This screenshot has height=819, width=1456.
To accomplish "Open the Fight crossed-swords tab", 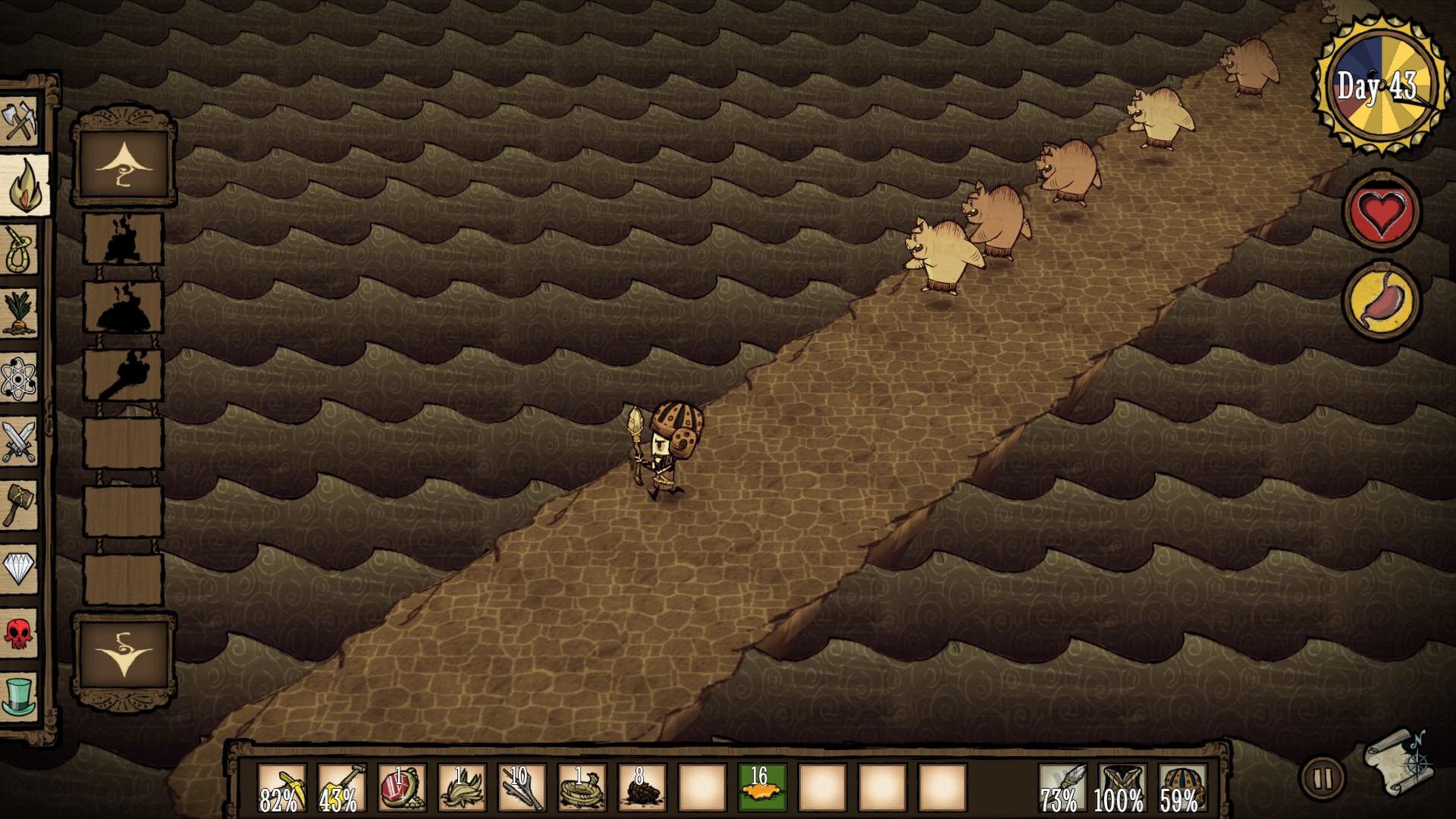I will point(19,441).
